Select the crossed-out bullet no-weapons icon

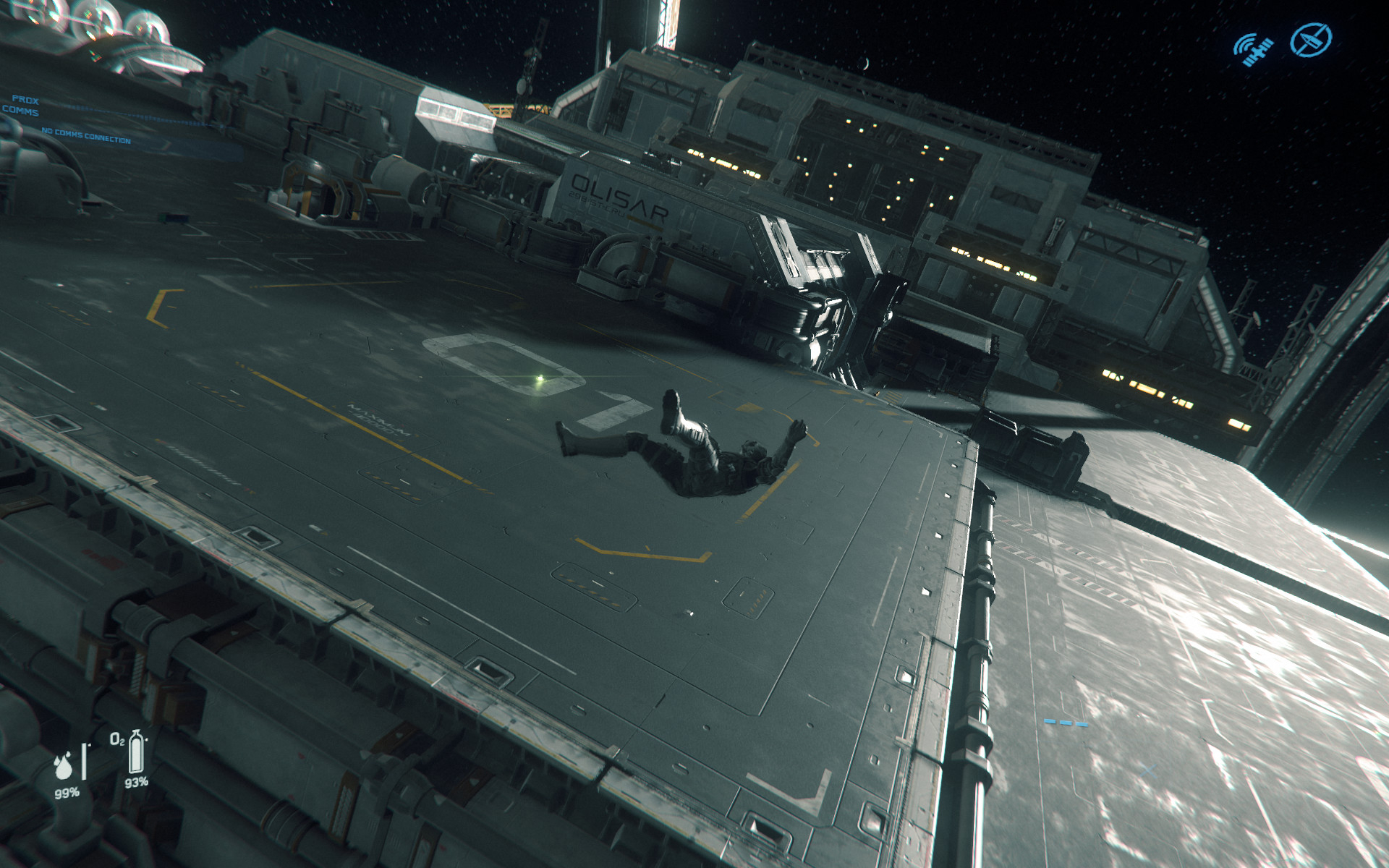coord(1310,39)
